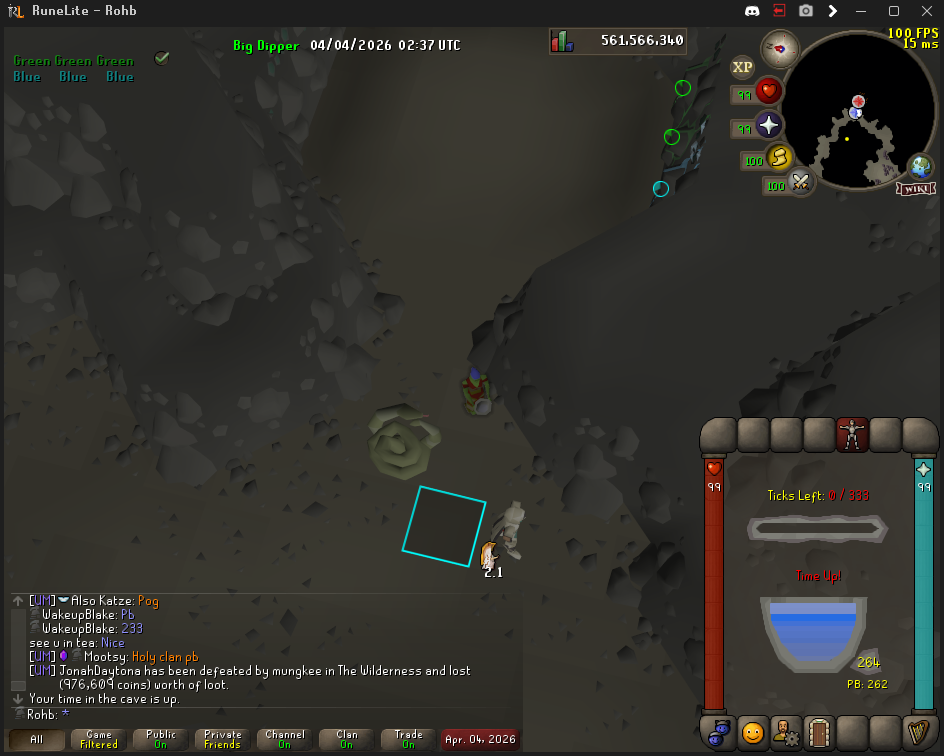Open the world map globe
Image resolution: width=944 pixels, height=756 pixels.
(921, 167)
